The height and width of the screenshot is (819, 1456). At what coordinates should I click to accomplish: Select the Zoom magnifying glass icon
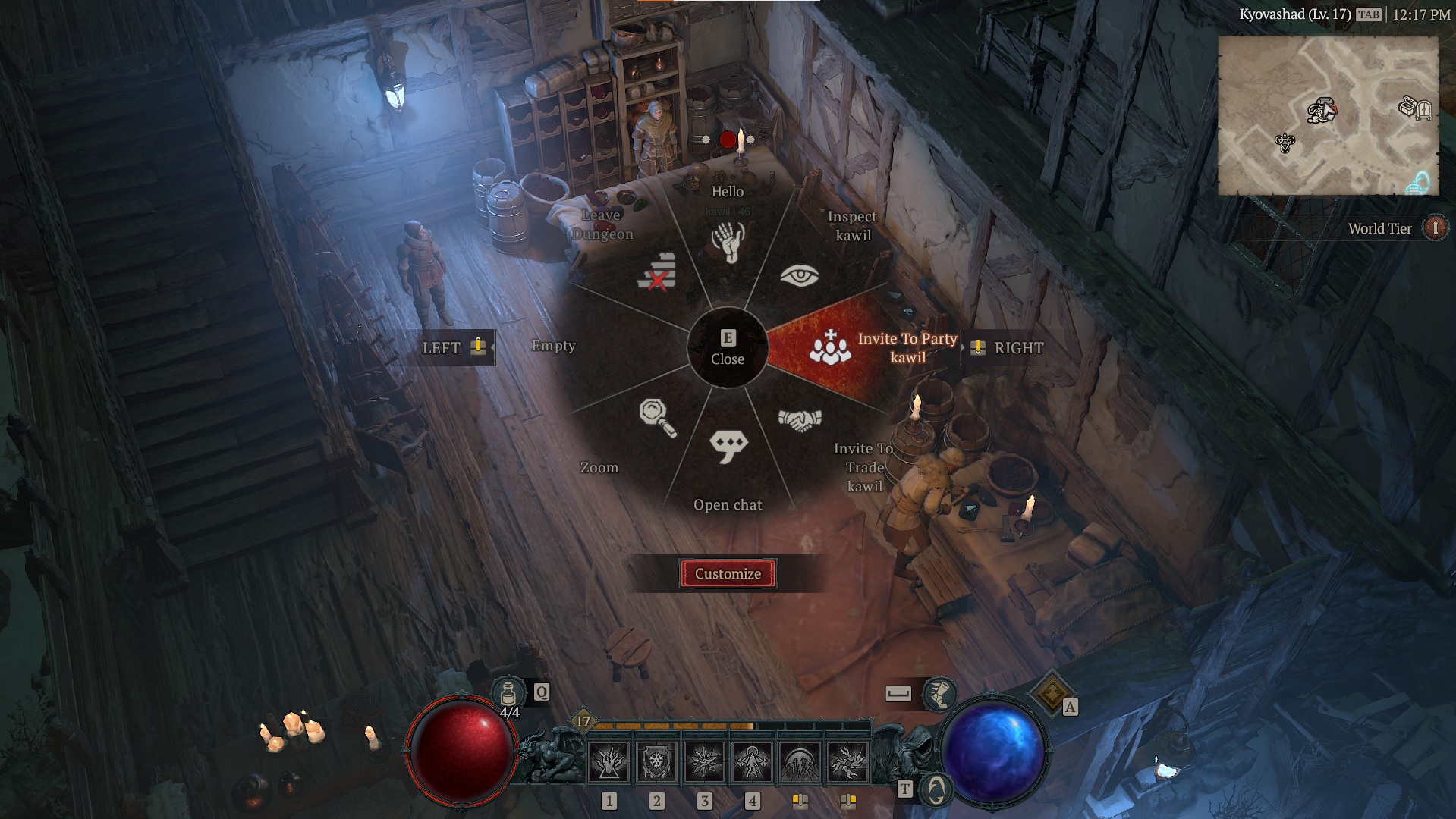pos(658,419)
